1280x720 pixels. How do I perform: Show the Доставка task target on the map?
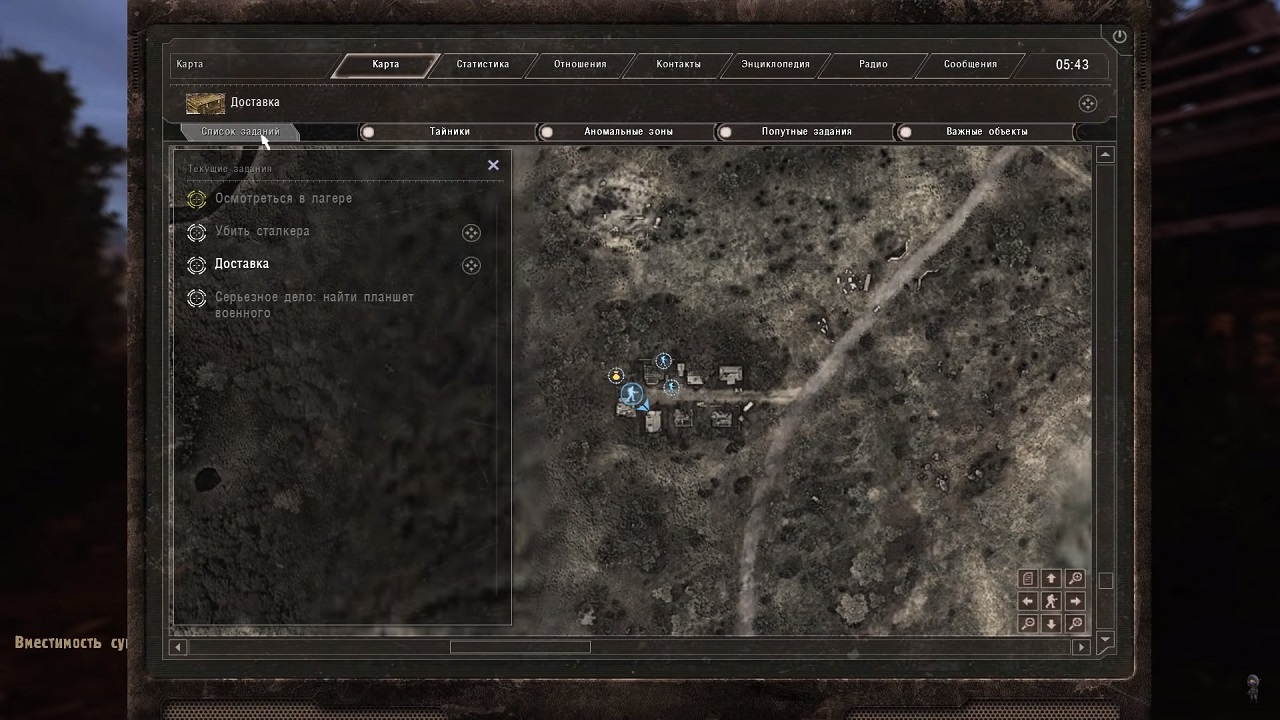click(x=471, y=265)
